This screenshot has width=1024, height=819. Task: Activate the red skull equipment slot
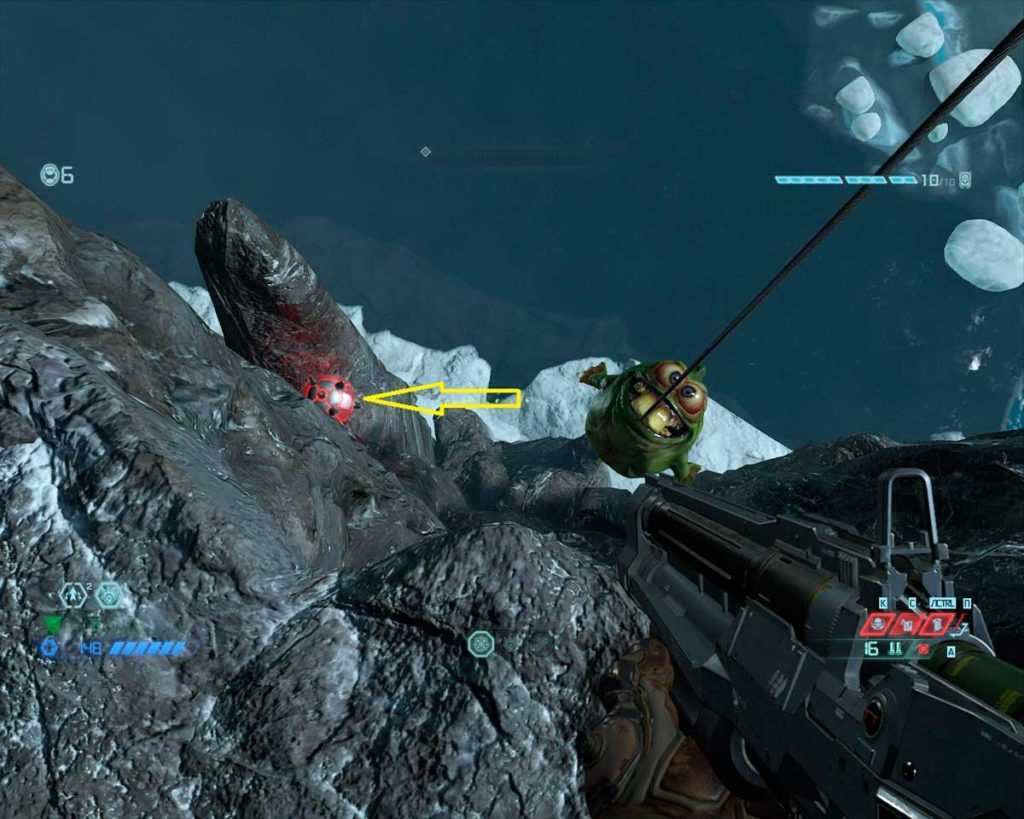coord(877,624)
